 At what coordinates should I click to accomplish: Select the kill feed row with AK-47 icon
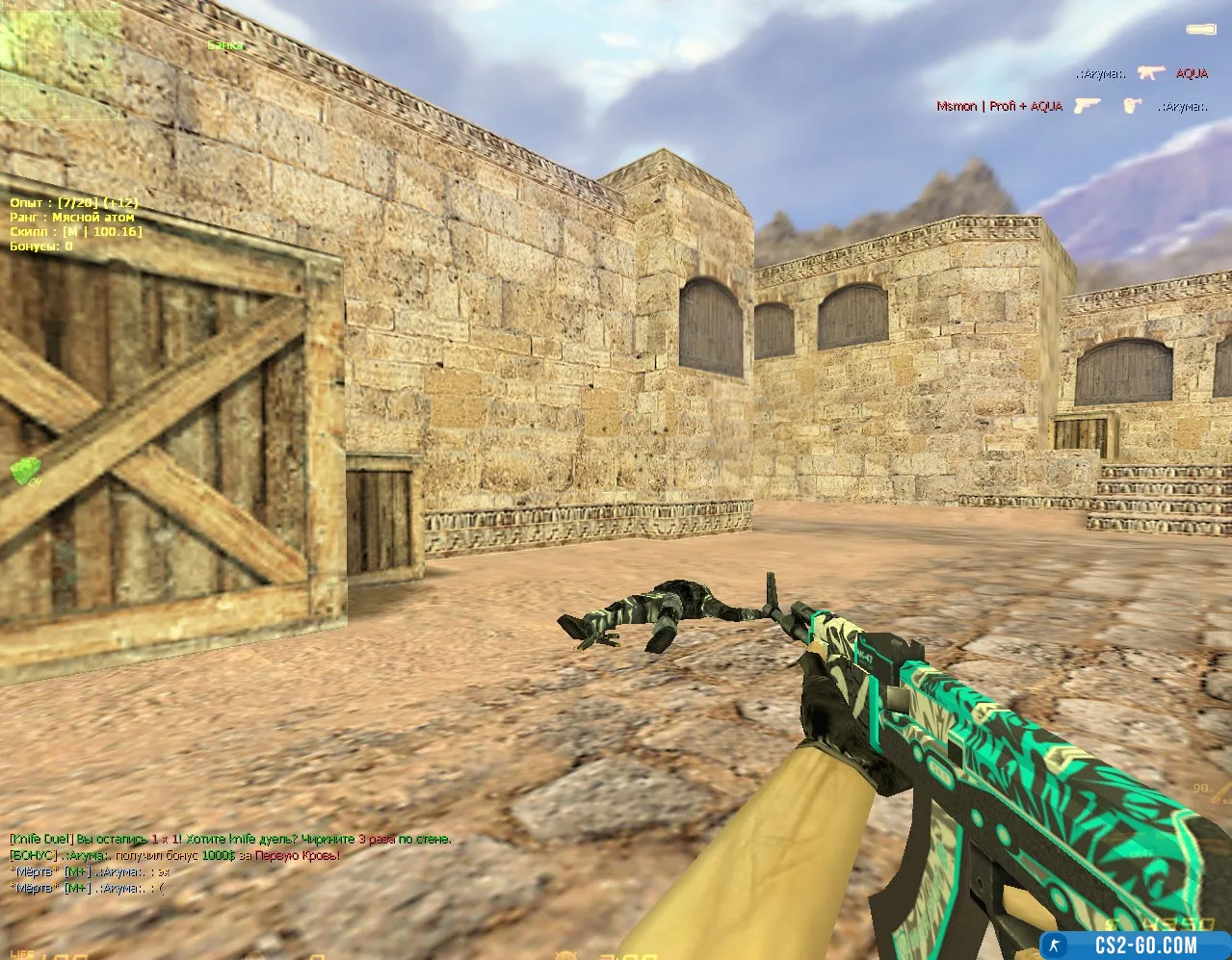[x=1141, y=73]
